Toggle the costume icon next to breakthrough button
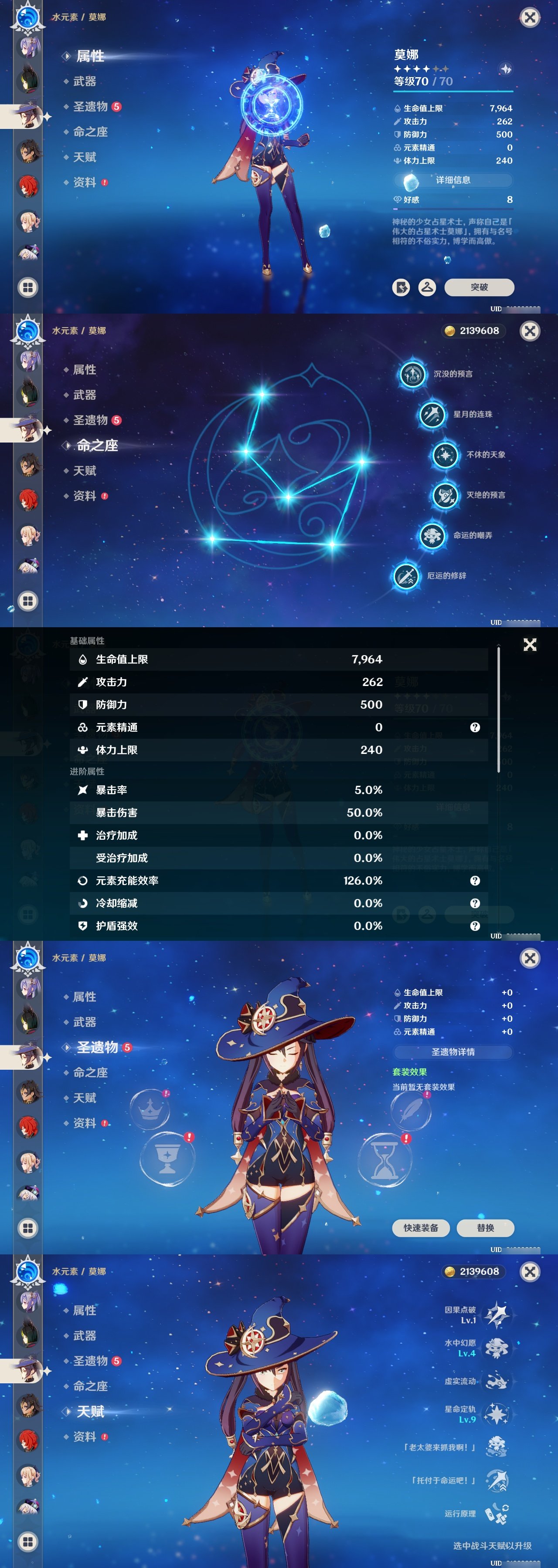The width and height of the screenshot is (558, 1568). coord(428,288)
